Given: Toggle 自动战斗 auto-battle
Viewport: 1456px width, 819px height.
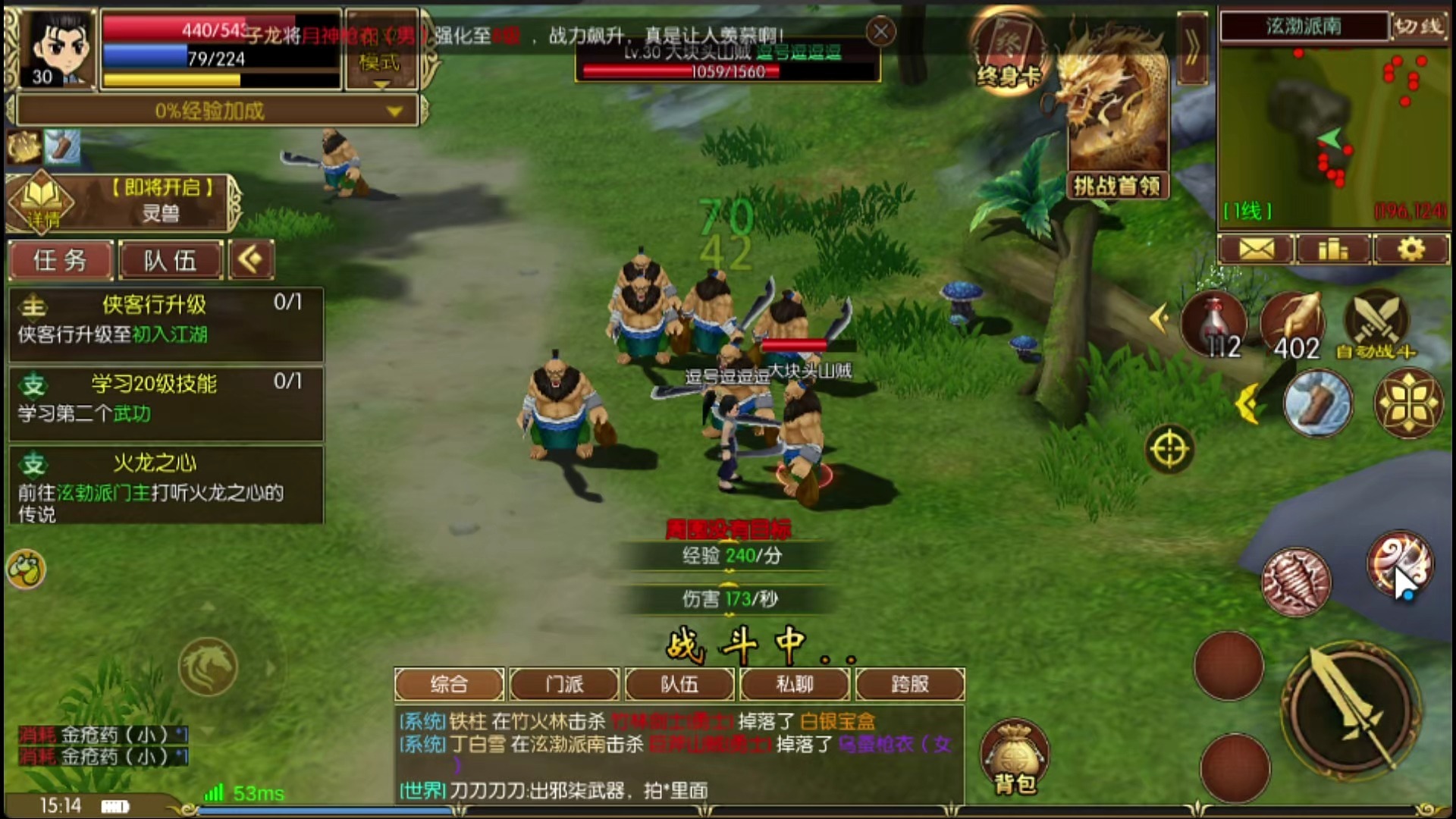Looking at the screenshot, I should pyautogui.click(x=1376, y=326).
